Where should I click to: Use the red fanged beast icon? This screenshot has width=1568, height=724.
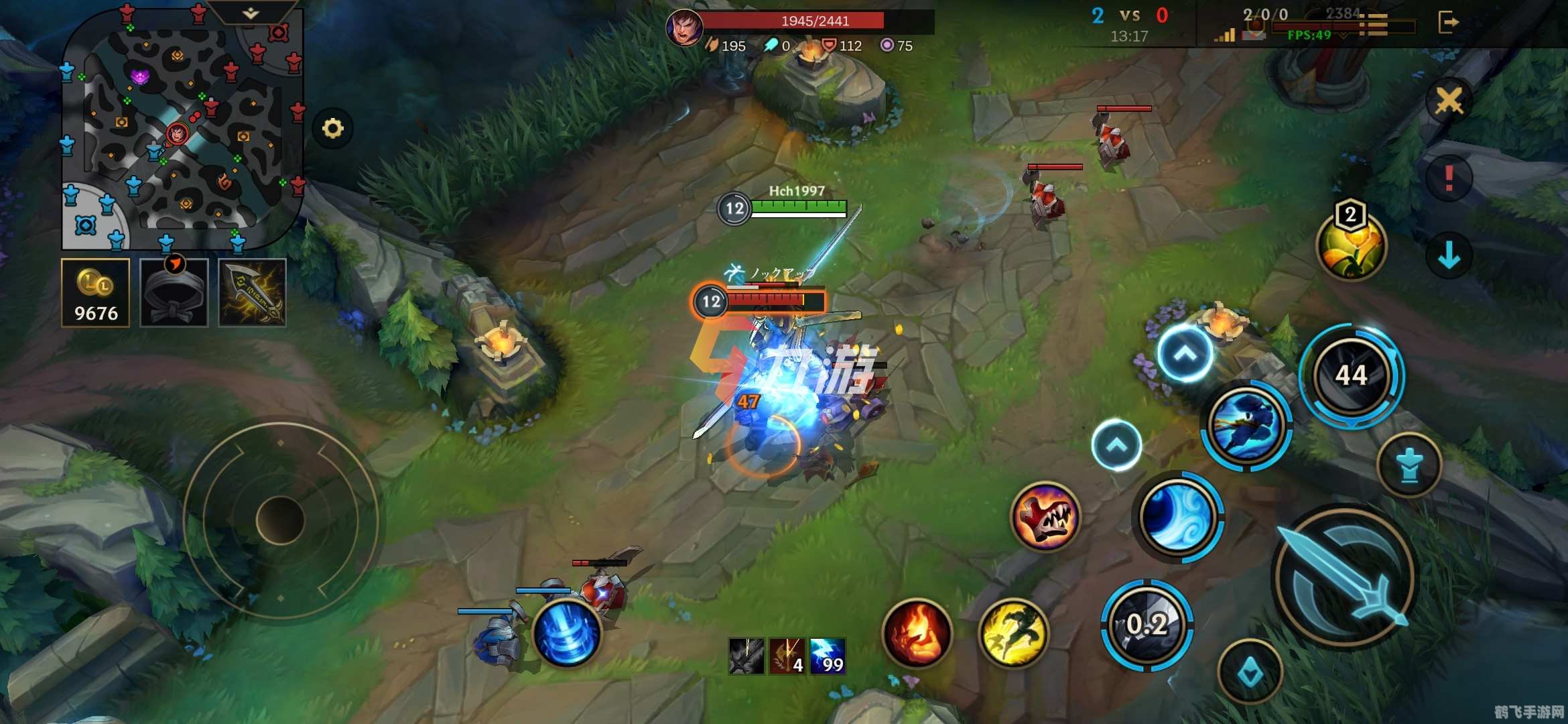pyautogui.click(x=1045, y=516)
